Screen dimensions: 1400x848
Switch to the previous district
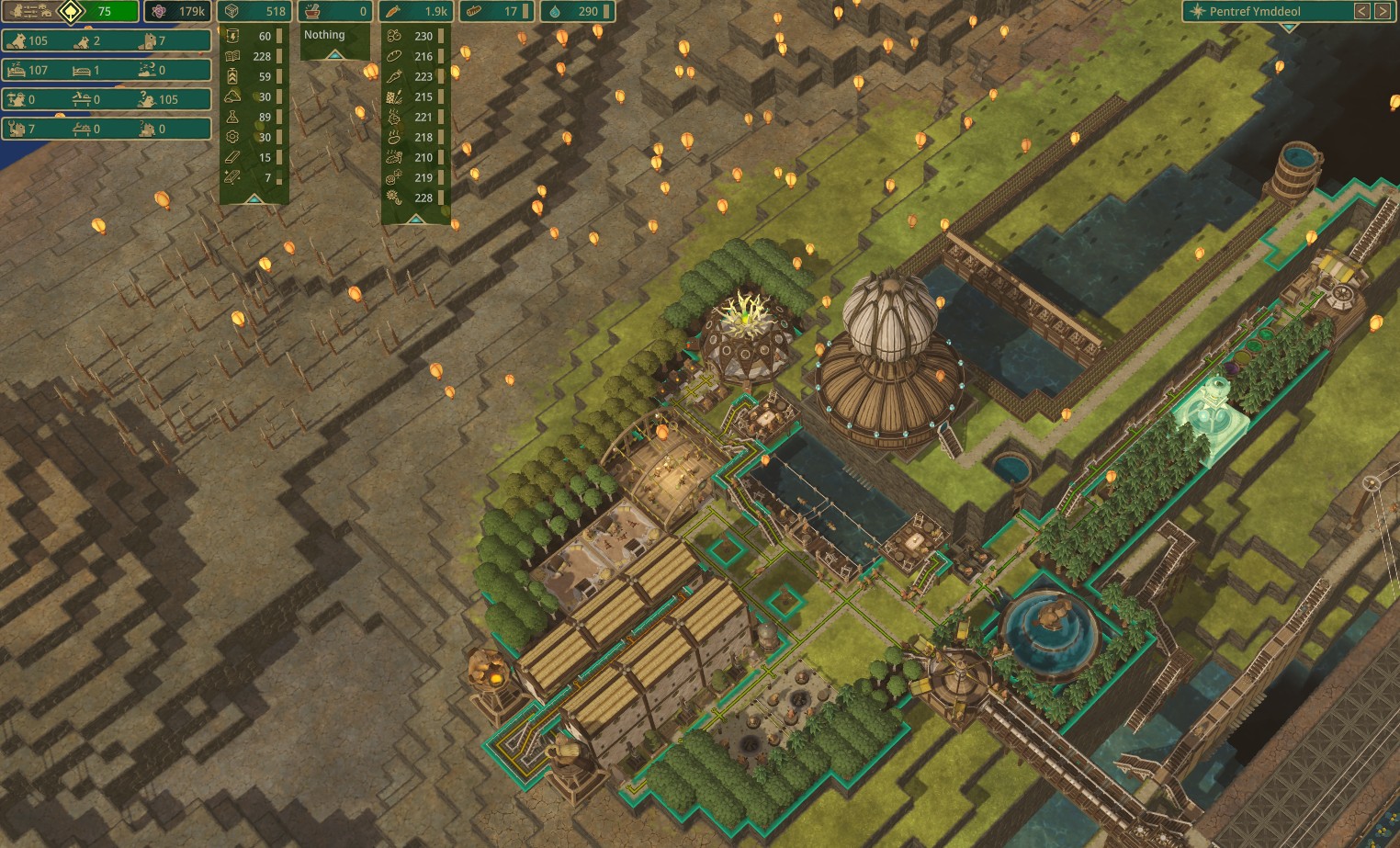1362,11
